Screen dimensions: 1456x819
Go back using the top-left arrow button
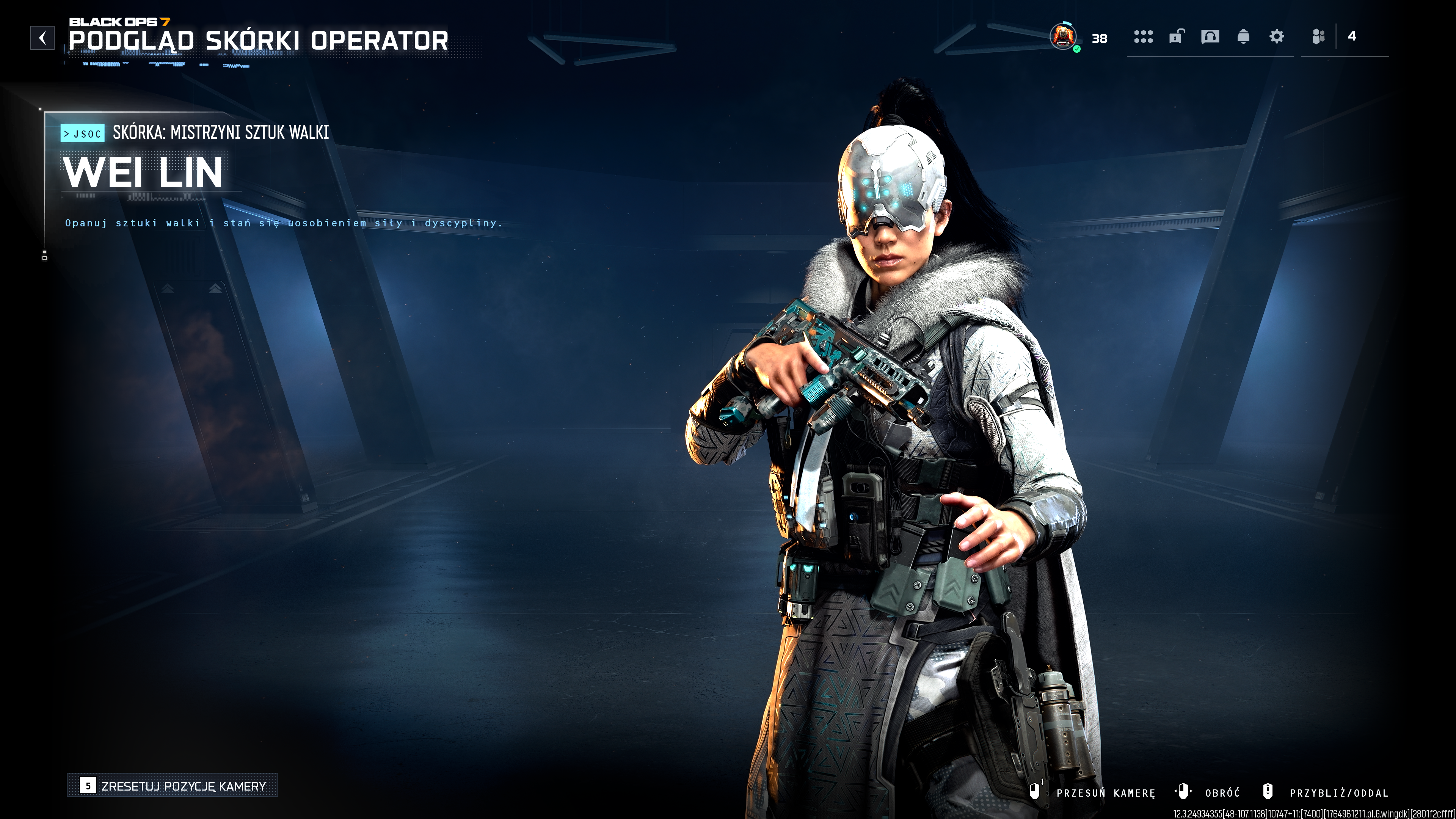(42, 38)
